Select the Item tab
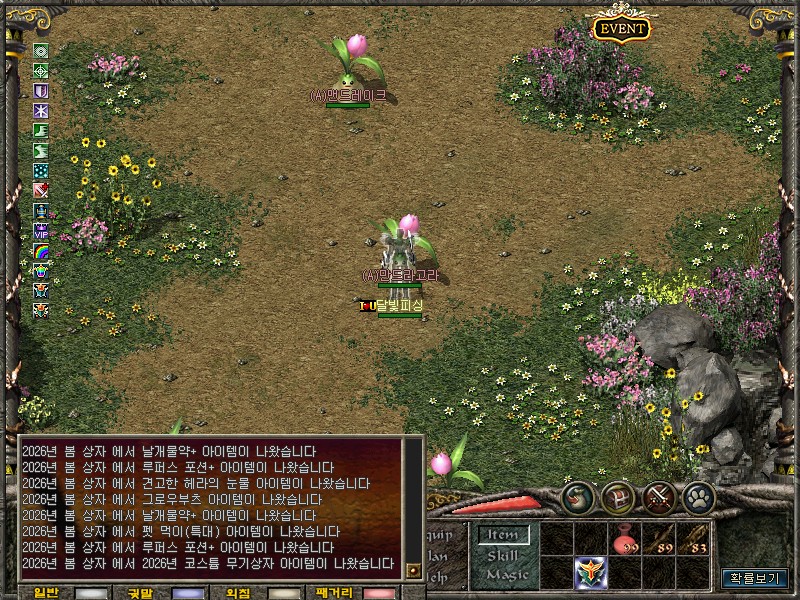This screenshot has width=800, height=600. click(501, 535)
